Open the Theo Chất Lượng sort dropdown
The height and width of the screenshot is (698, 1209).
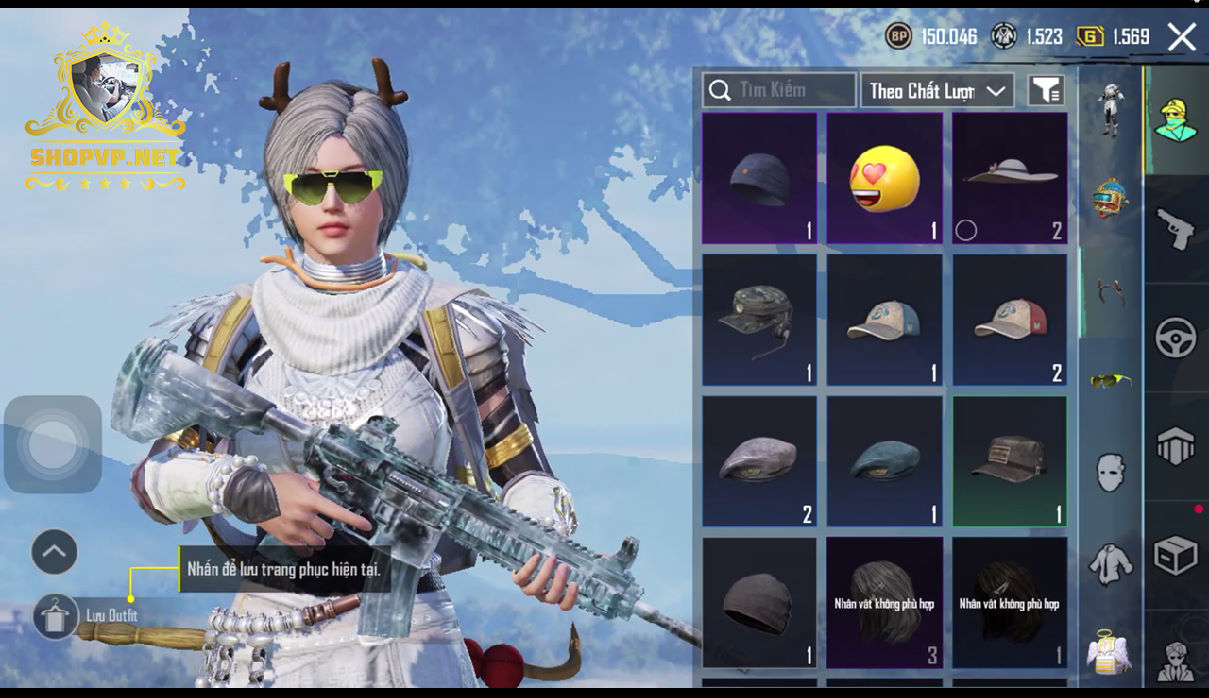pos(937,90)
